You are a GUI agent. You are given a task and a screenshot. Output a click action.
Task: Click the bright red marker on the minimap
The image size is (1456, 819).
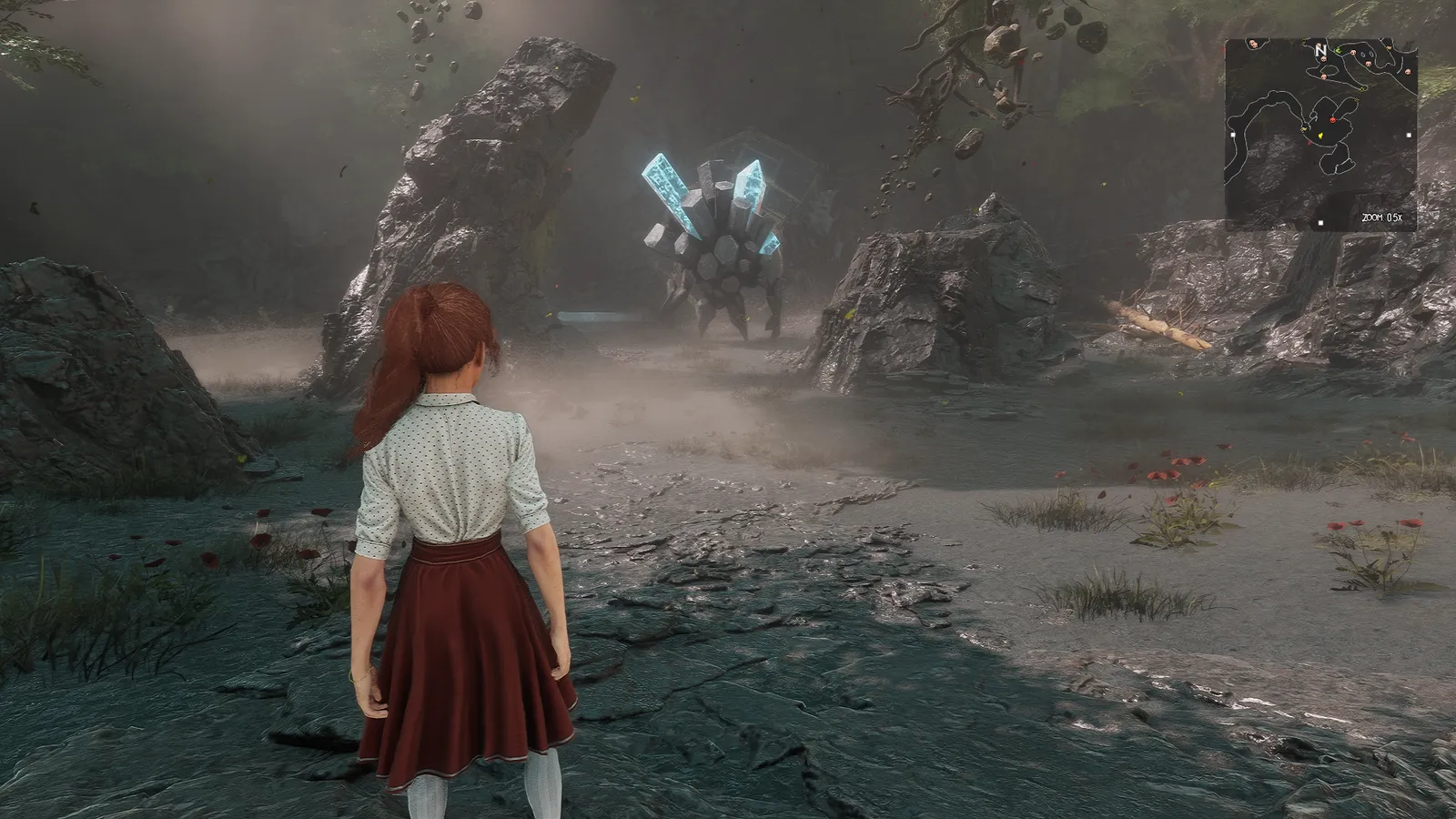click(1334, 119)
